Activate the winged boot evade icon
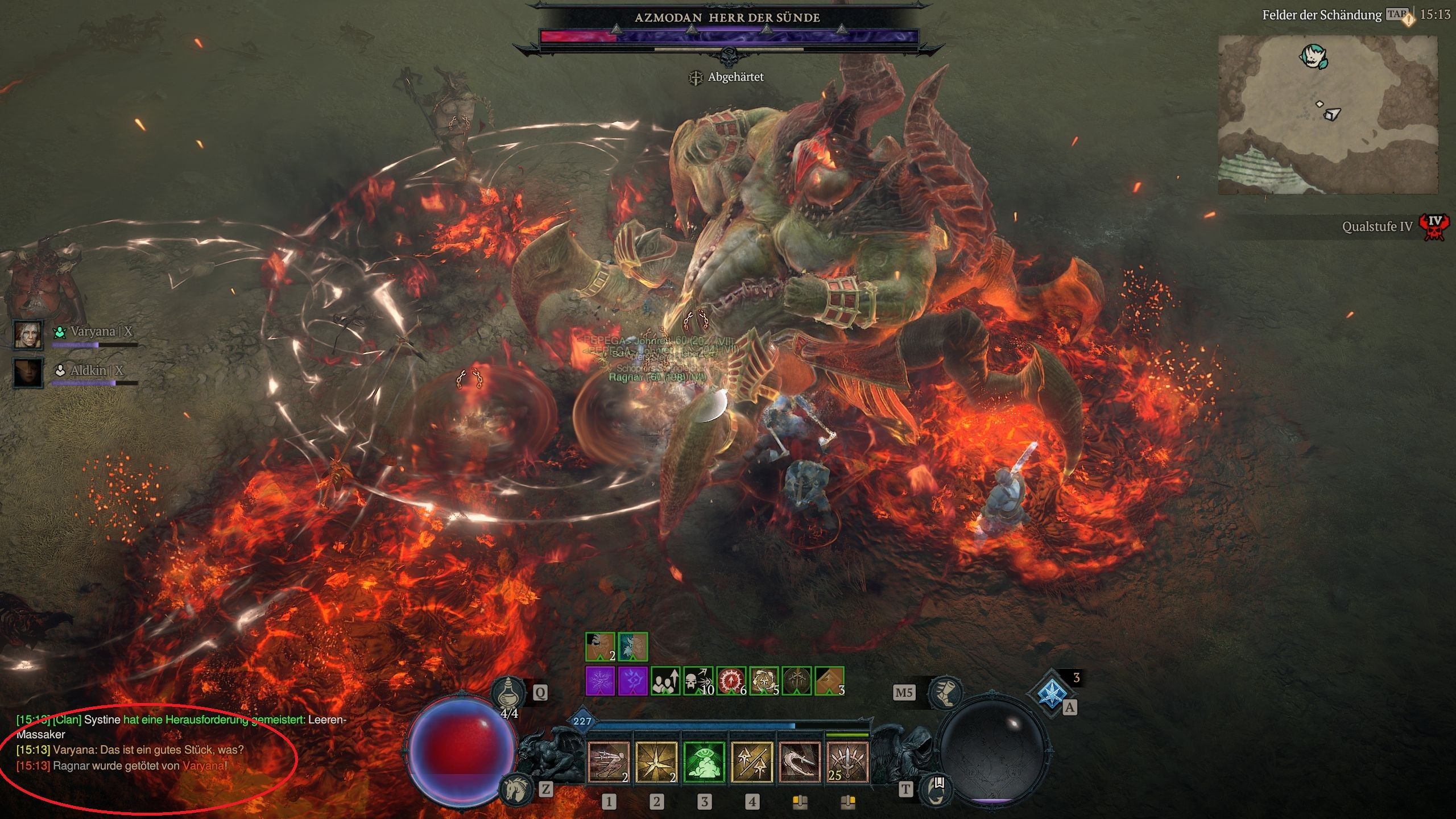 pos(944,692)
